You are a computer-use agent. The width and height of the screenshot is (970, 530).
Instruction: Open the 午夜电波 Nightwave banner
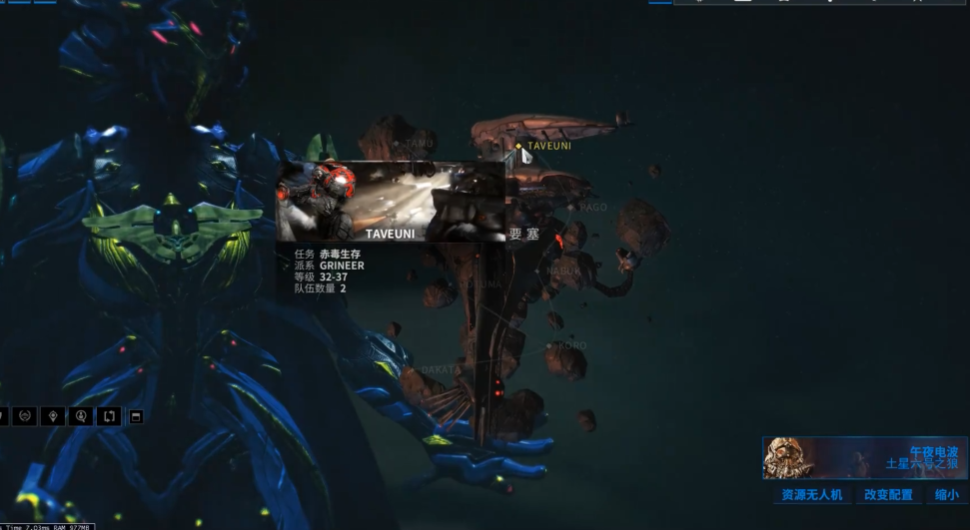click(864, 457)
